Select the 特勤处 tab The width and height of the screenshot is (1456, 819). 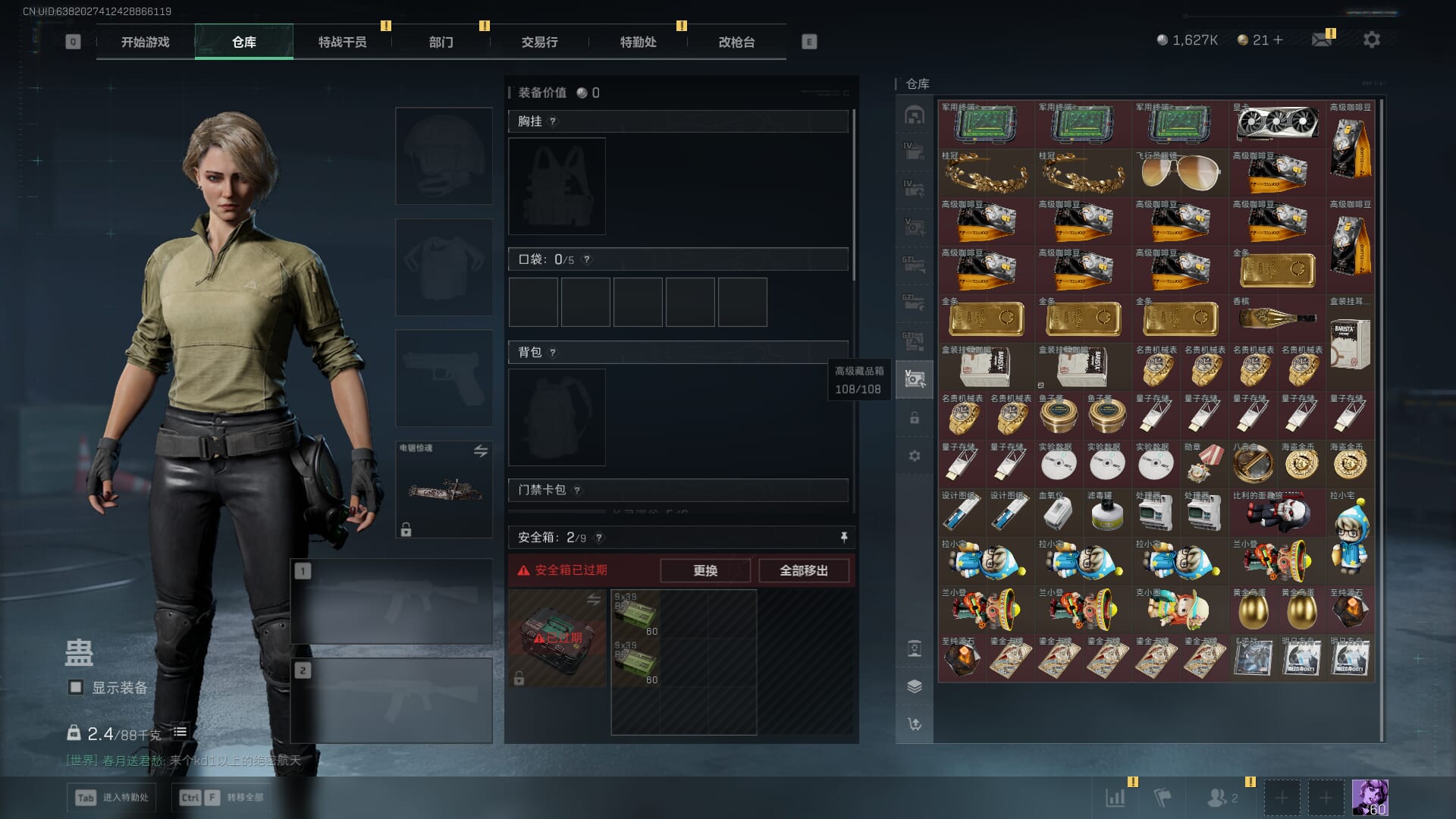(638, 42)
